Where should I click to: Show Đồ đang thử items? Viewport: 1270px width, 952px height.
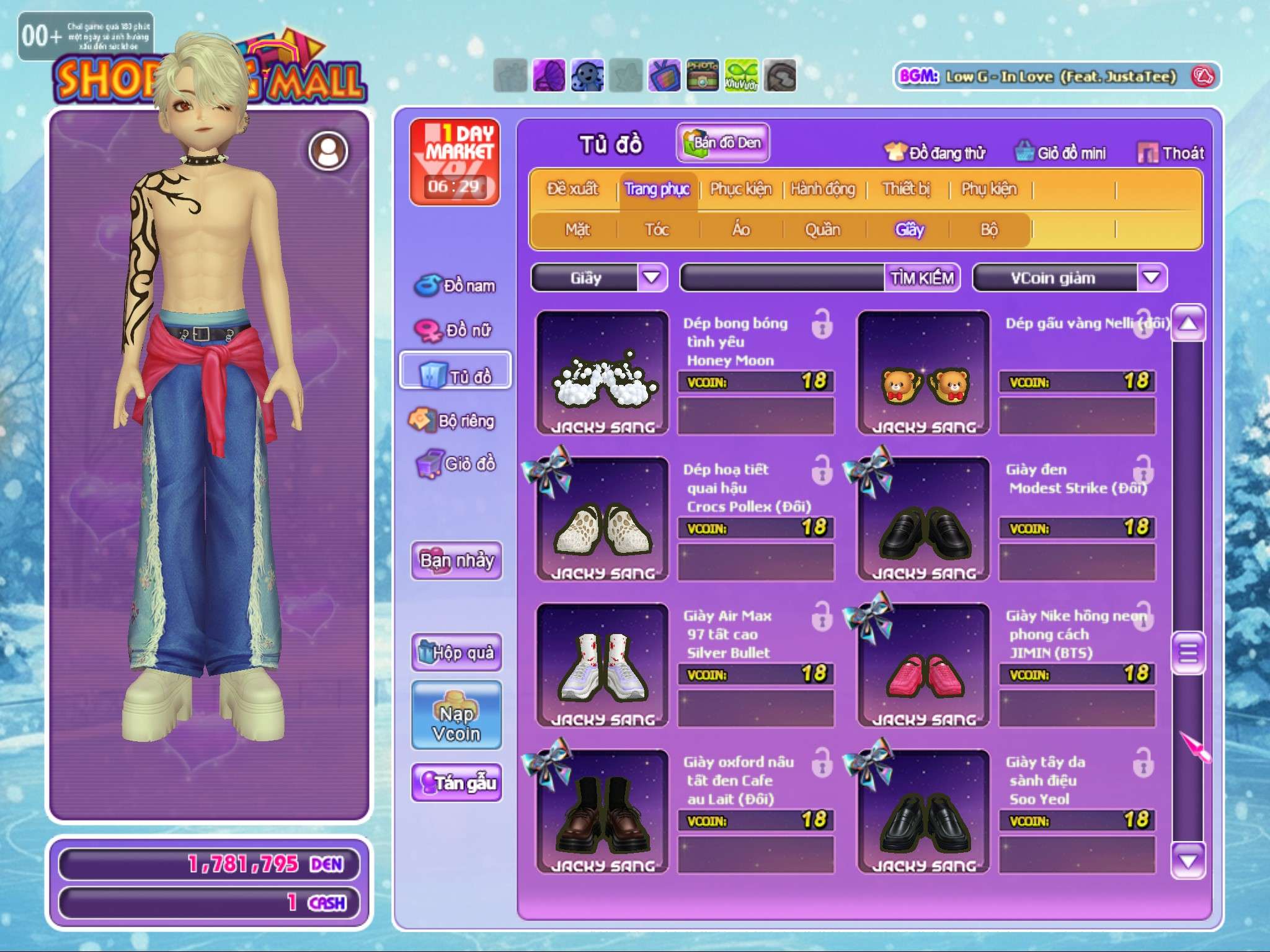coord(935,152)
